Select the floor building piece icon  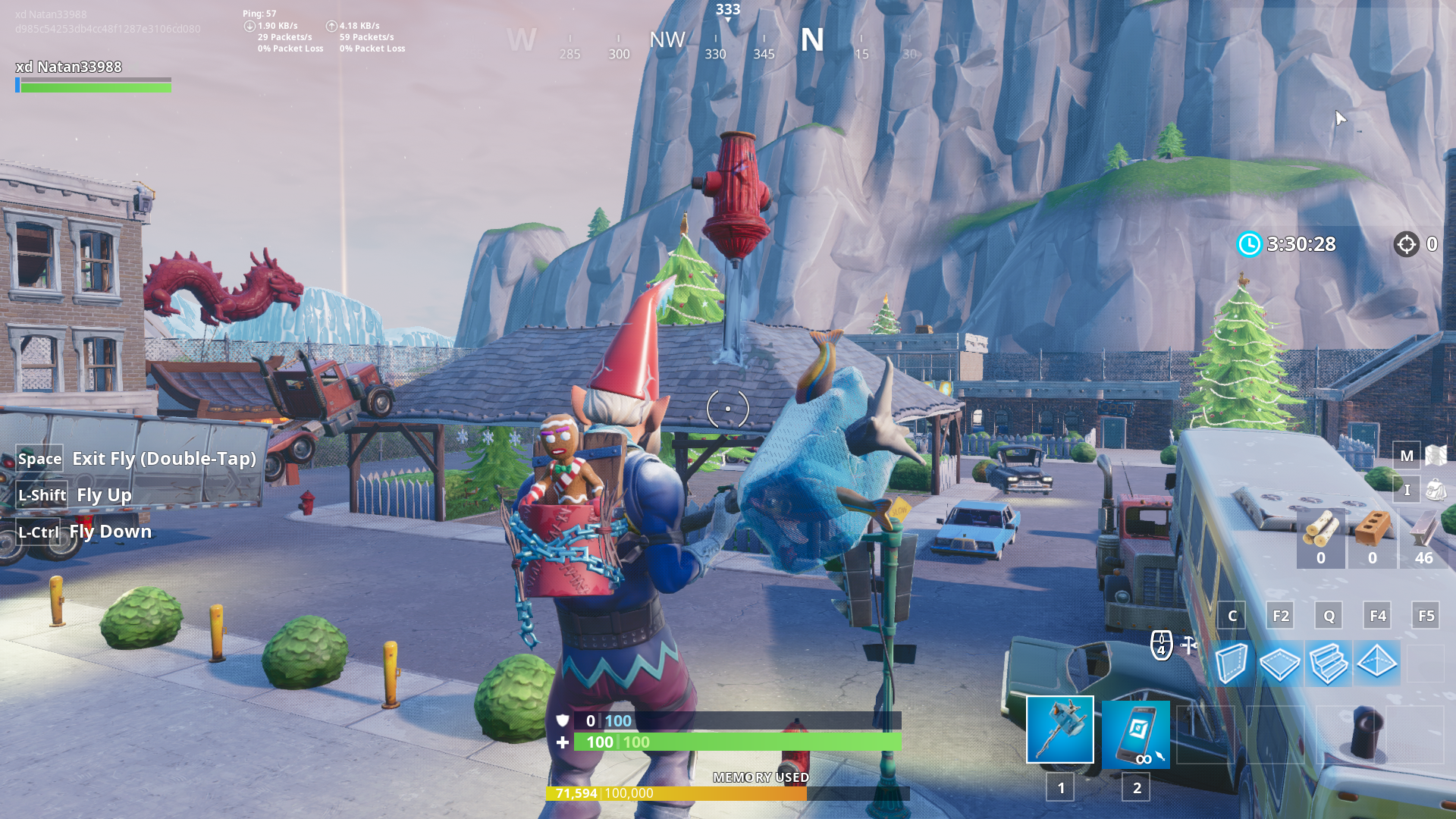[x=1279, y=665]
